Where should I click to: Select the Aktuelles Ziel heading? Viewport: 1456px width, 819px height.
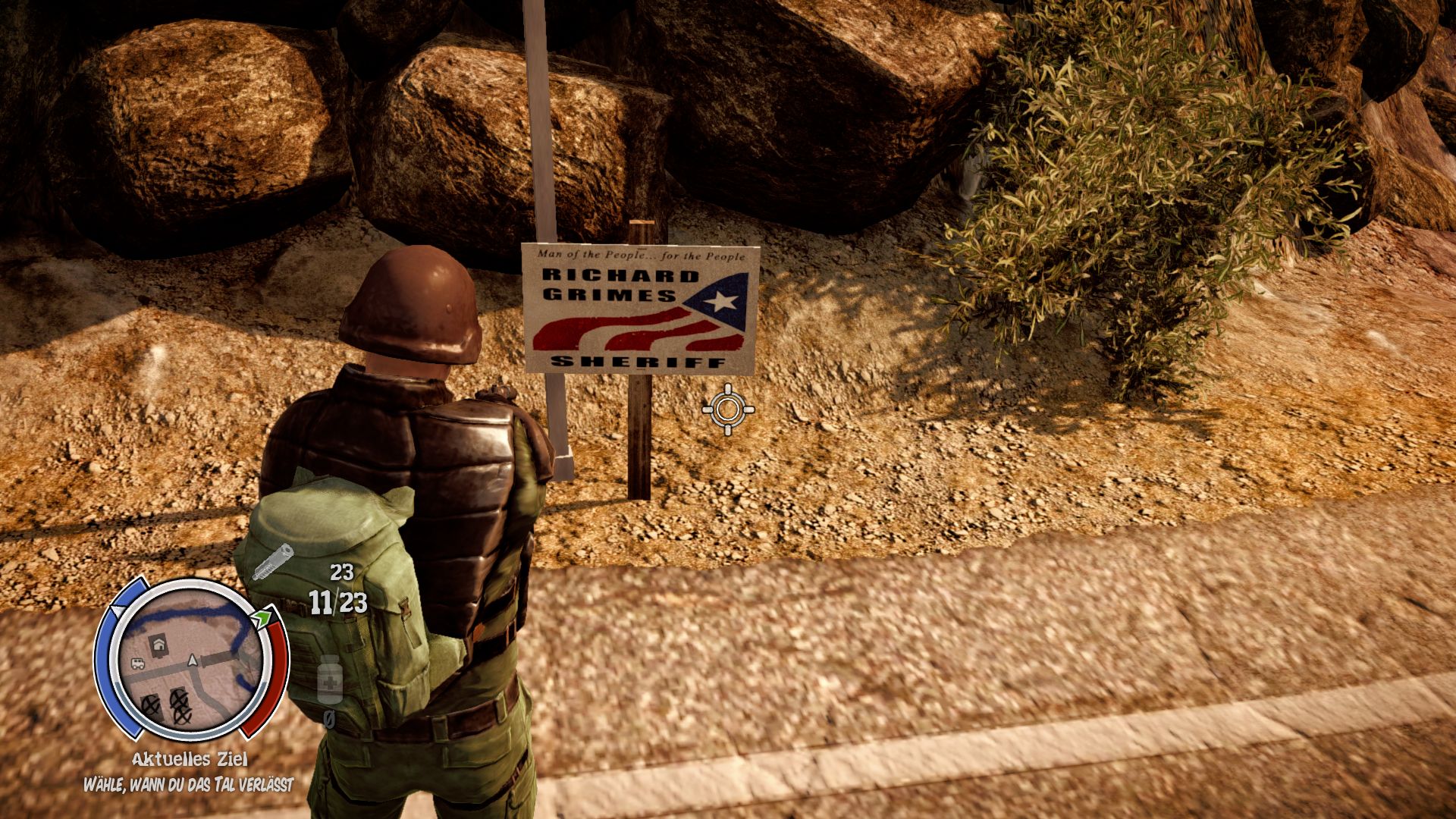pos(190,759)
